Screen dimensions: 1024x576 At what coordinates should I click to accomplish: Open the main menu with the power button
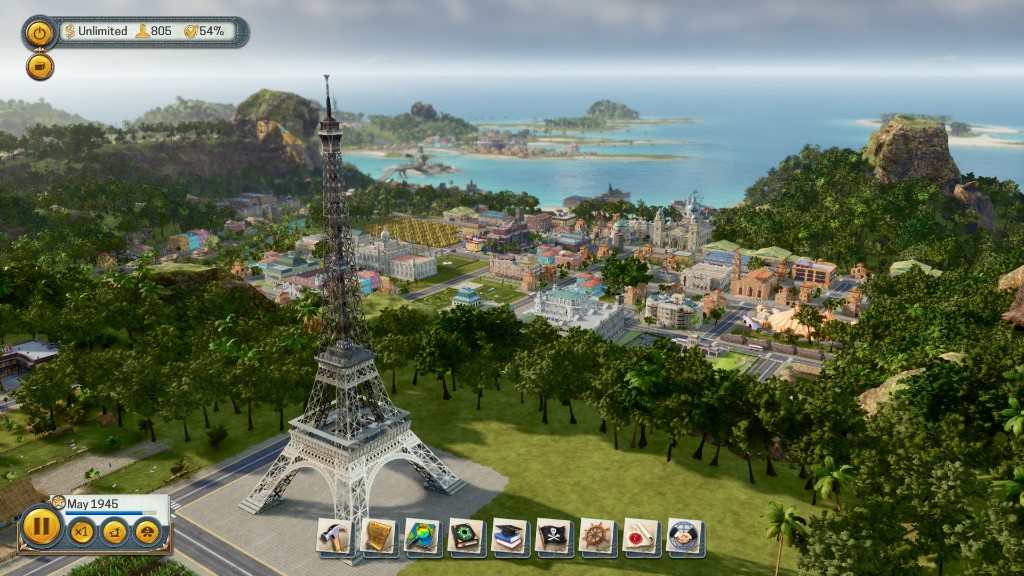pos(40,32)
